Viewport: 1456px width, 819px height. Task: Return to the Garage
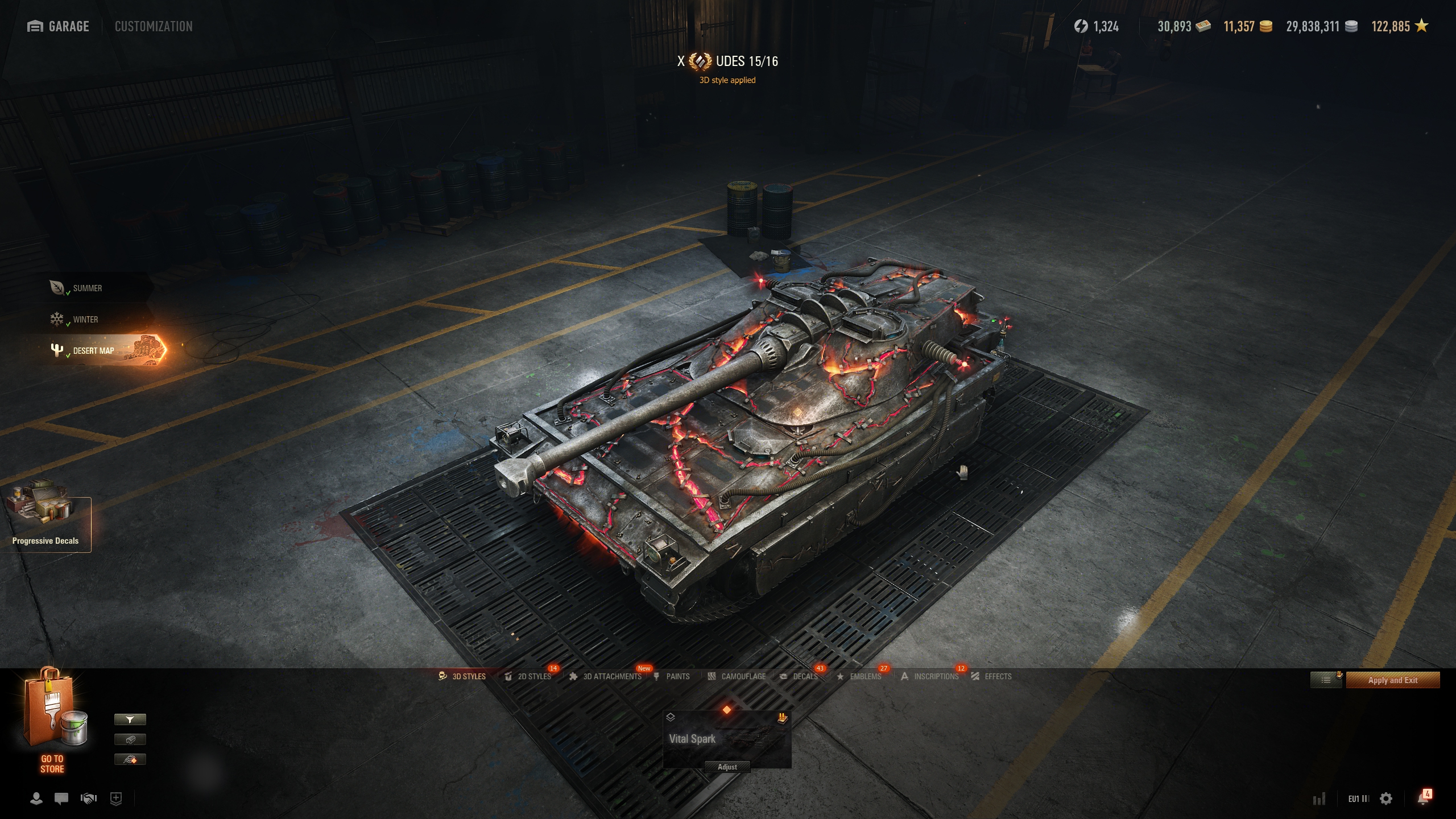(59, 26)
